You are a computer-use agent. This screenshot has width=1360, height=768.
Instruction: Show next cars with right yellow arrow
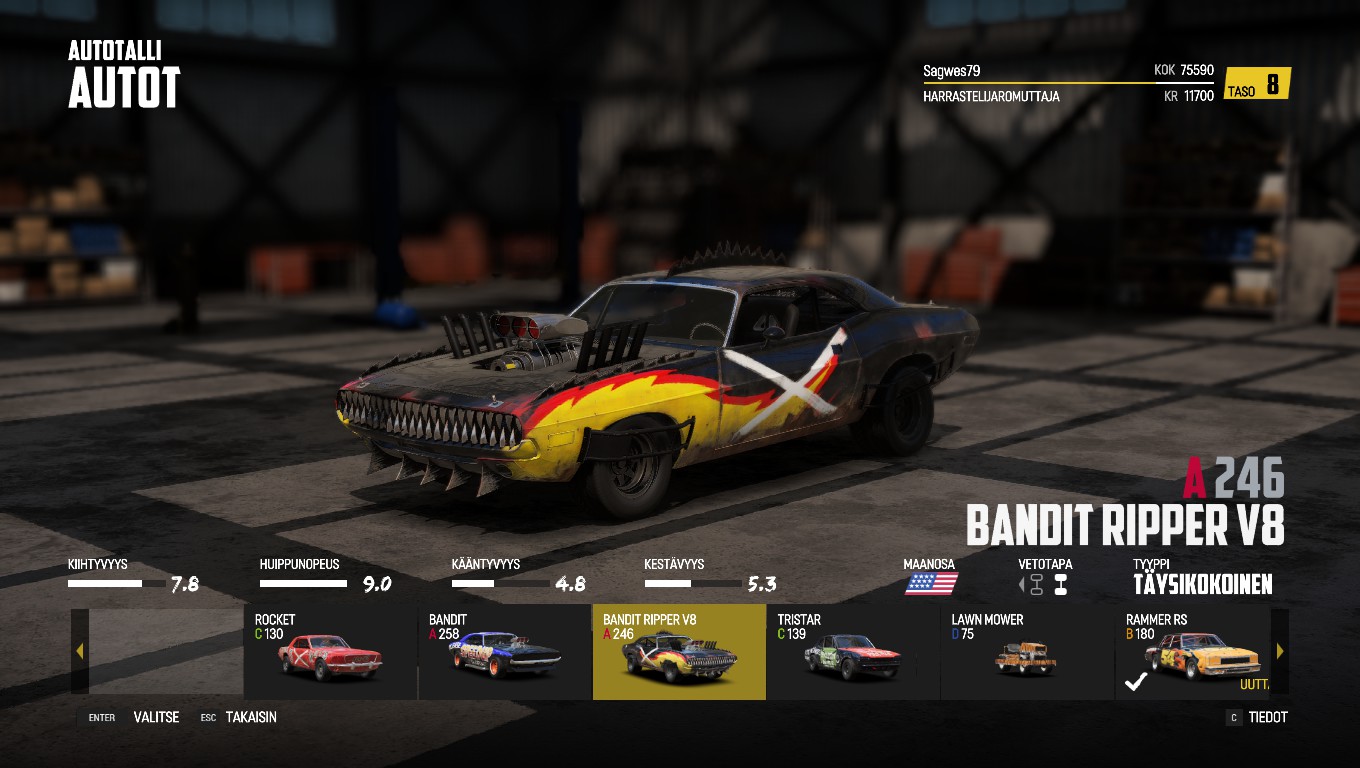point(1280,652)
